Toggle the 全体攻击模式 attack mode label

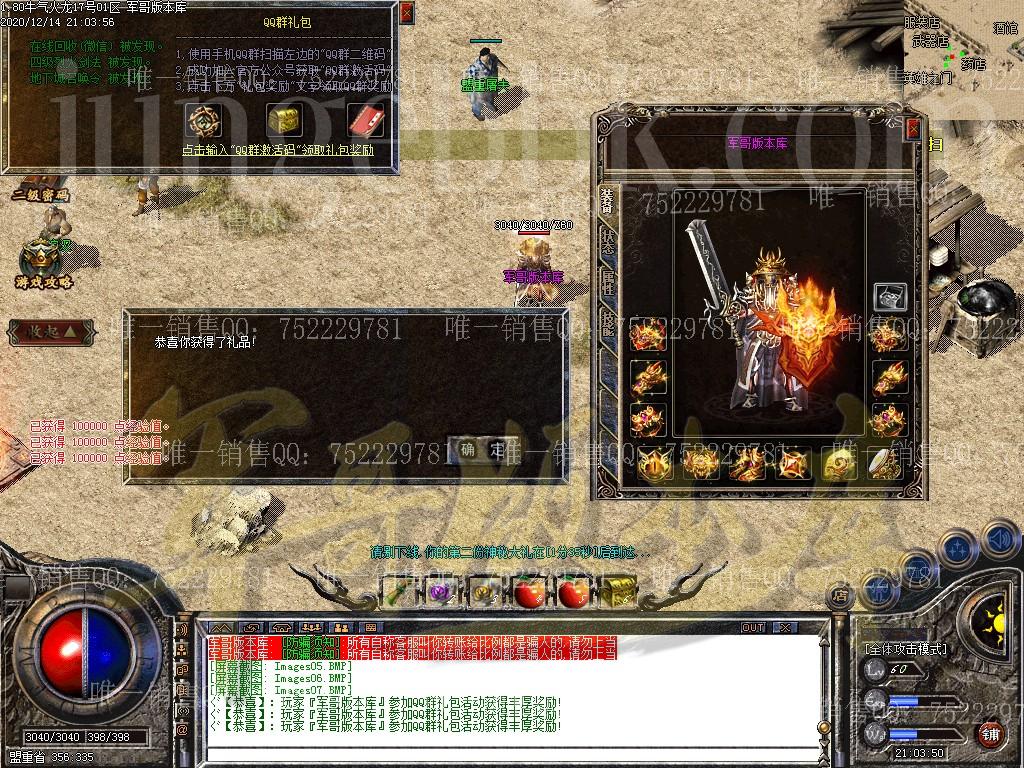tap(905, 649)
